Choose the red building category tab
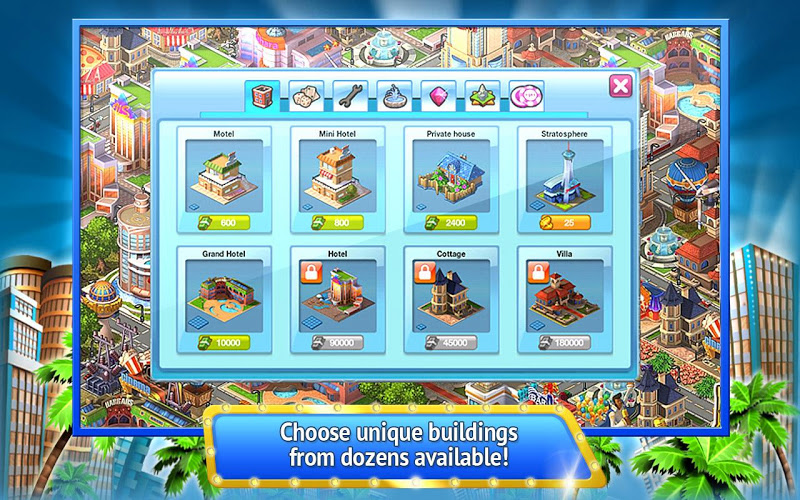The height and width of the screenshot is (500, 800). click(x=262, y=97)
